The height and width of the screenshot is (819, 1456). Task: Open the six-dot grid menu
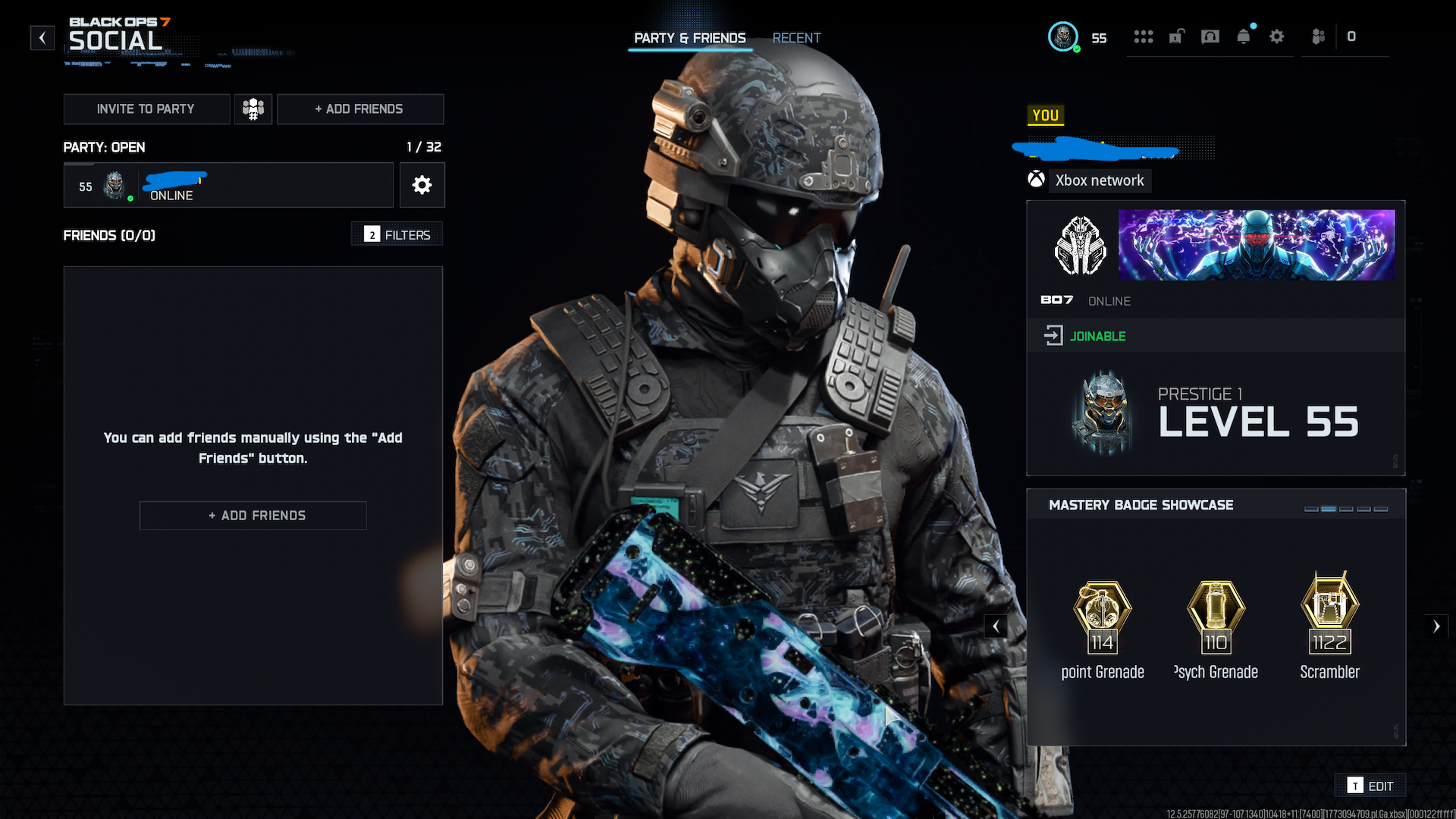(1144, 36)
